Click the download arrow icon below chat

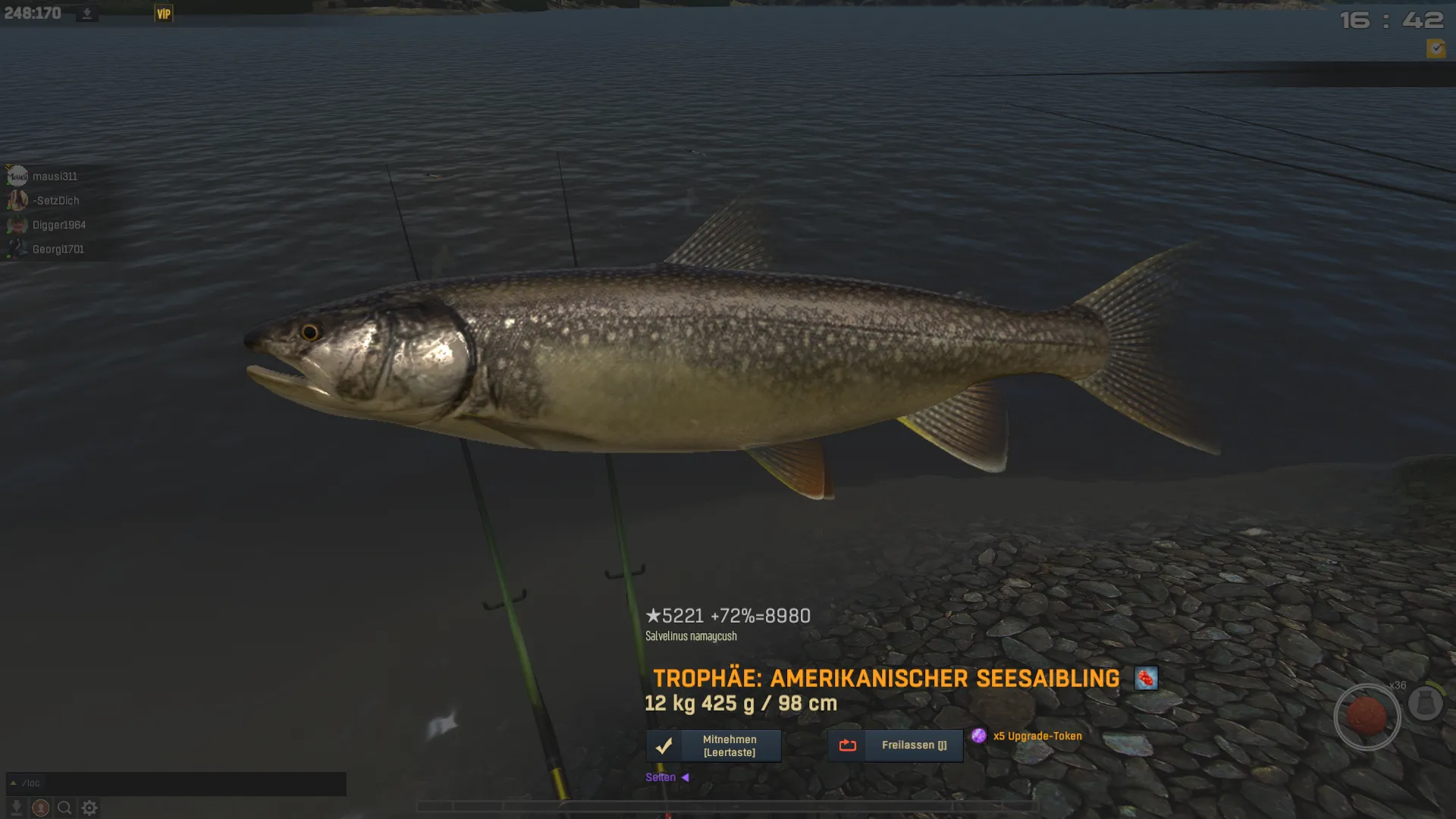coord(16,808)
